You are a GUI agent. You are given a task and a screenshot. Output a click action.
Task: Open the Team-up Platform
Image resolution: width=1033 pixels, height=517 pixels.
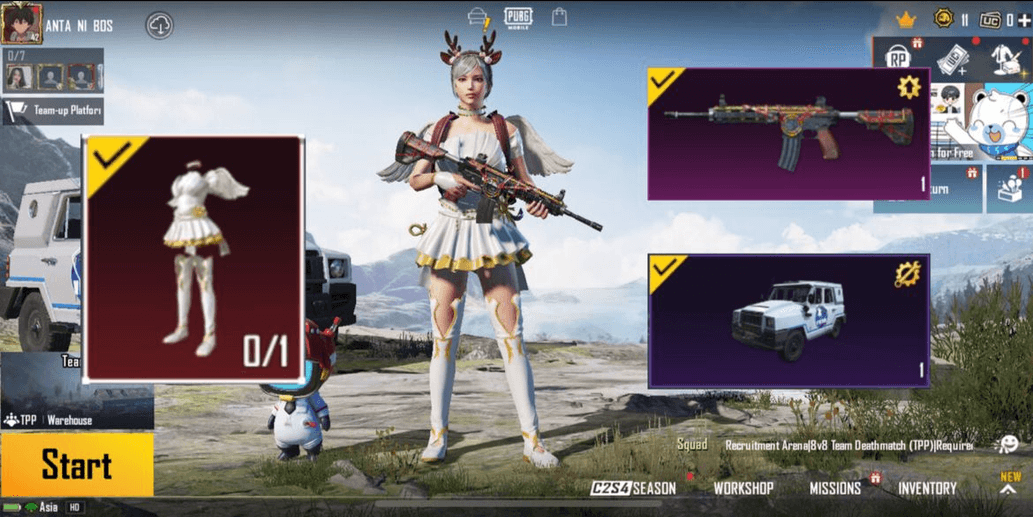[x=55, y=111]
